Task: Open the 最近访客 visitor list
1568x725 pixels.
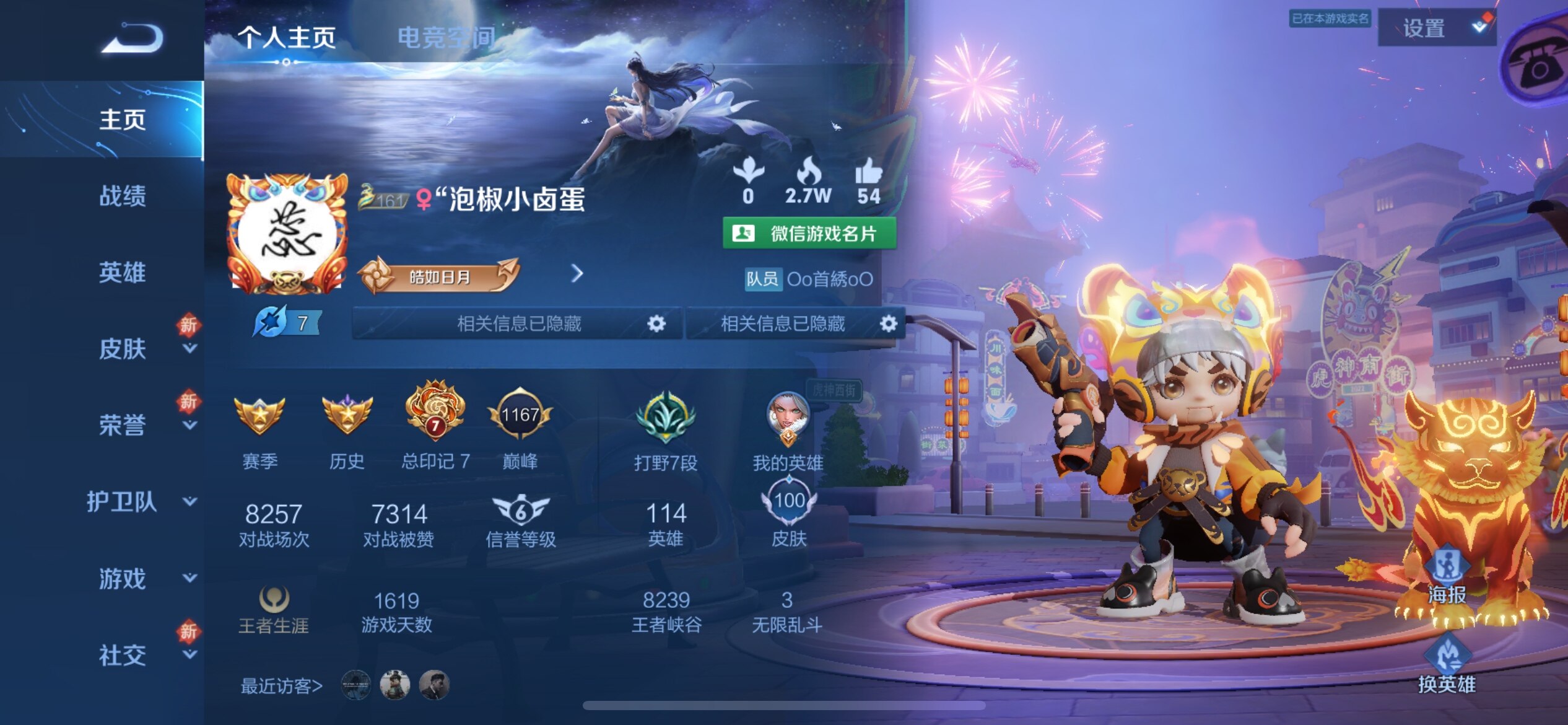Action: tap(282, 686)
